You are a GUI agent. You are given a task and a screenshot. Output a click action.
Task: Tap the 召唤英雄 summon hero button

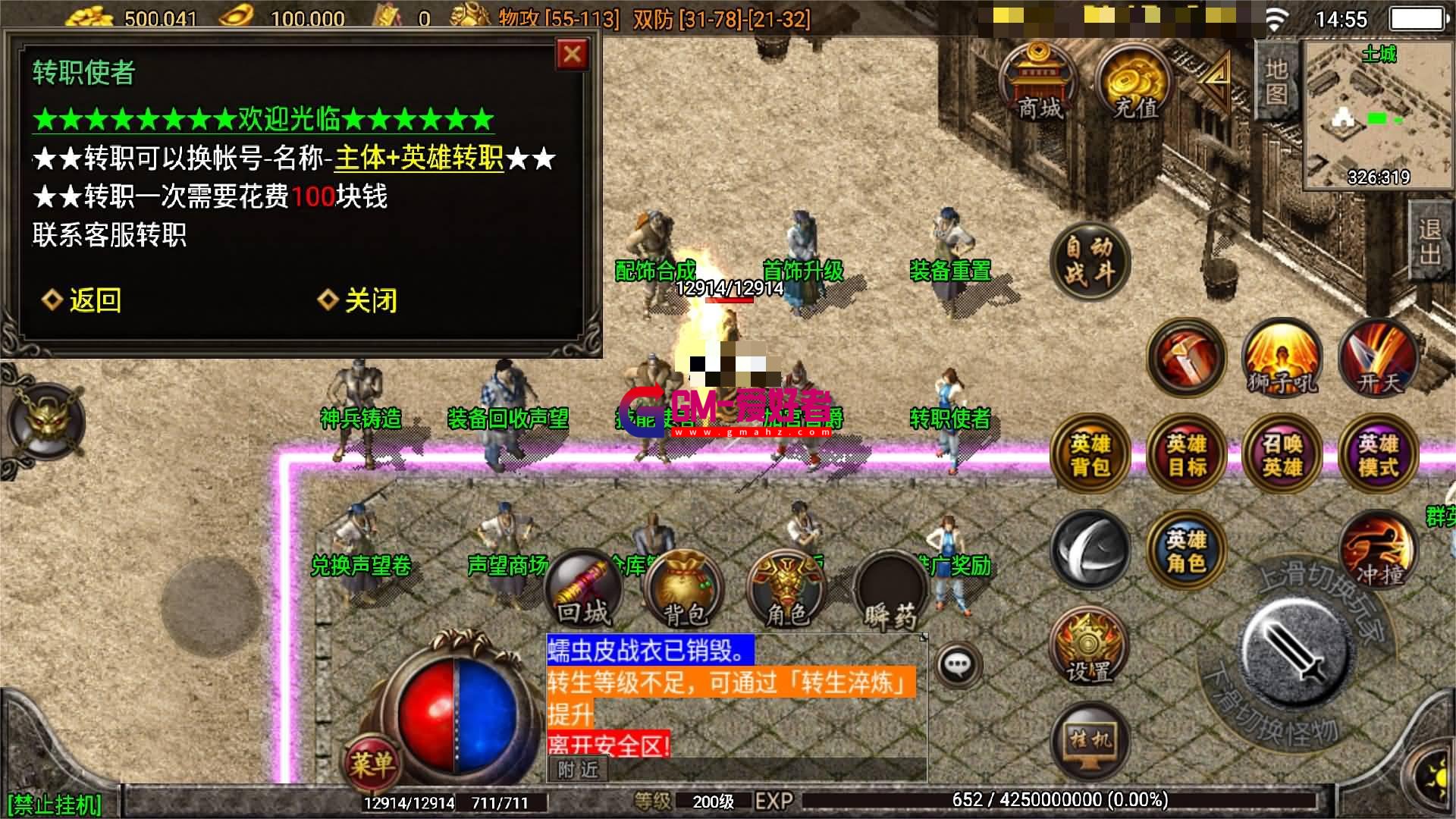tap(1282, 453)
